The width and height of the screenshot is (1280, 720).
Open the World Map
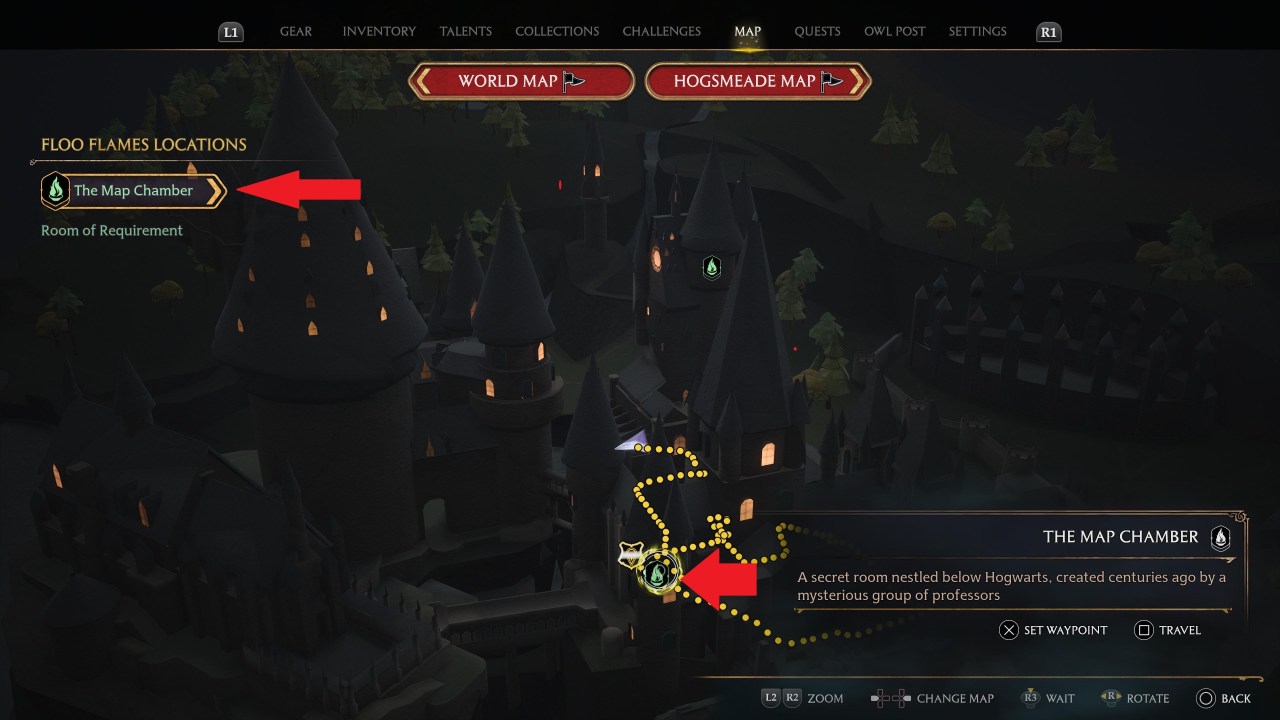click(521, 80)
